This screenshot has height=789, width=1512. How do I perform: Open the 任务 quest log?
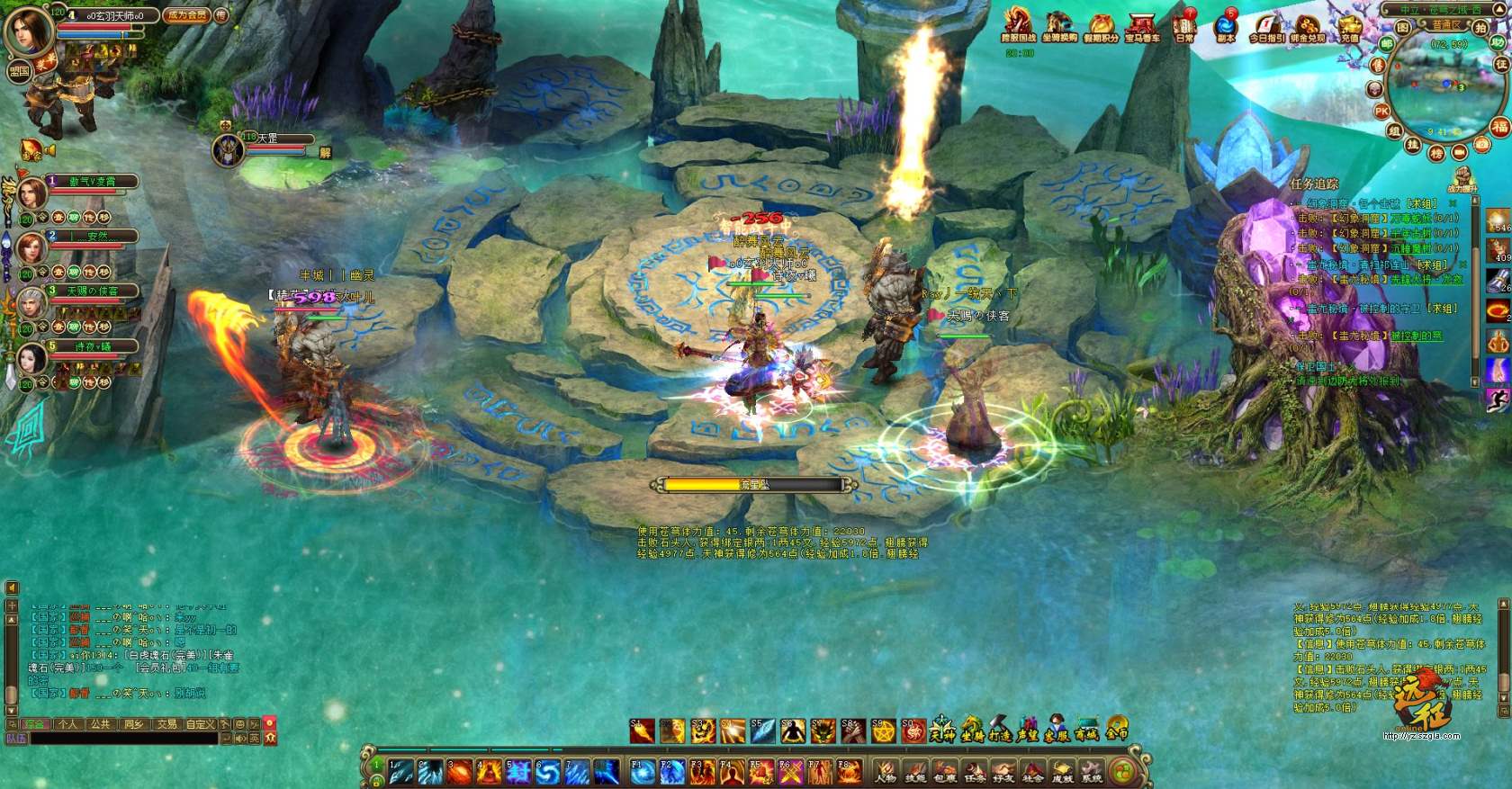coord(974,771)
